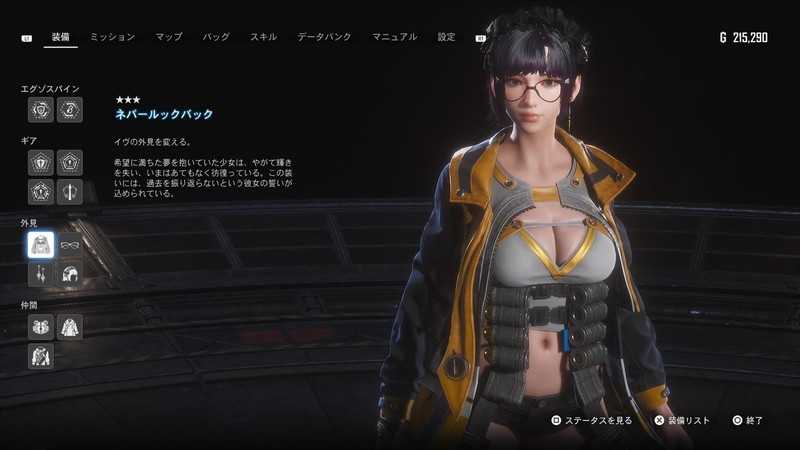This screenshot has width=800, height=450.
Task: Open the ミッション (Mission) tab
Action: coord(112,37)
